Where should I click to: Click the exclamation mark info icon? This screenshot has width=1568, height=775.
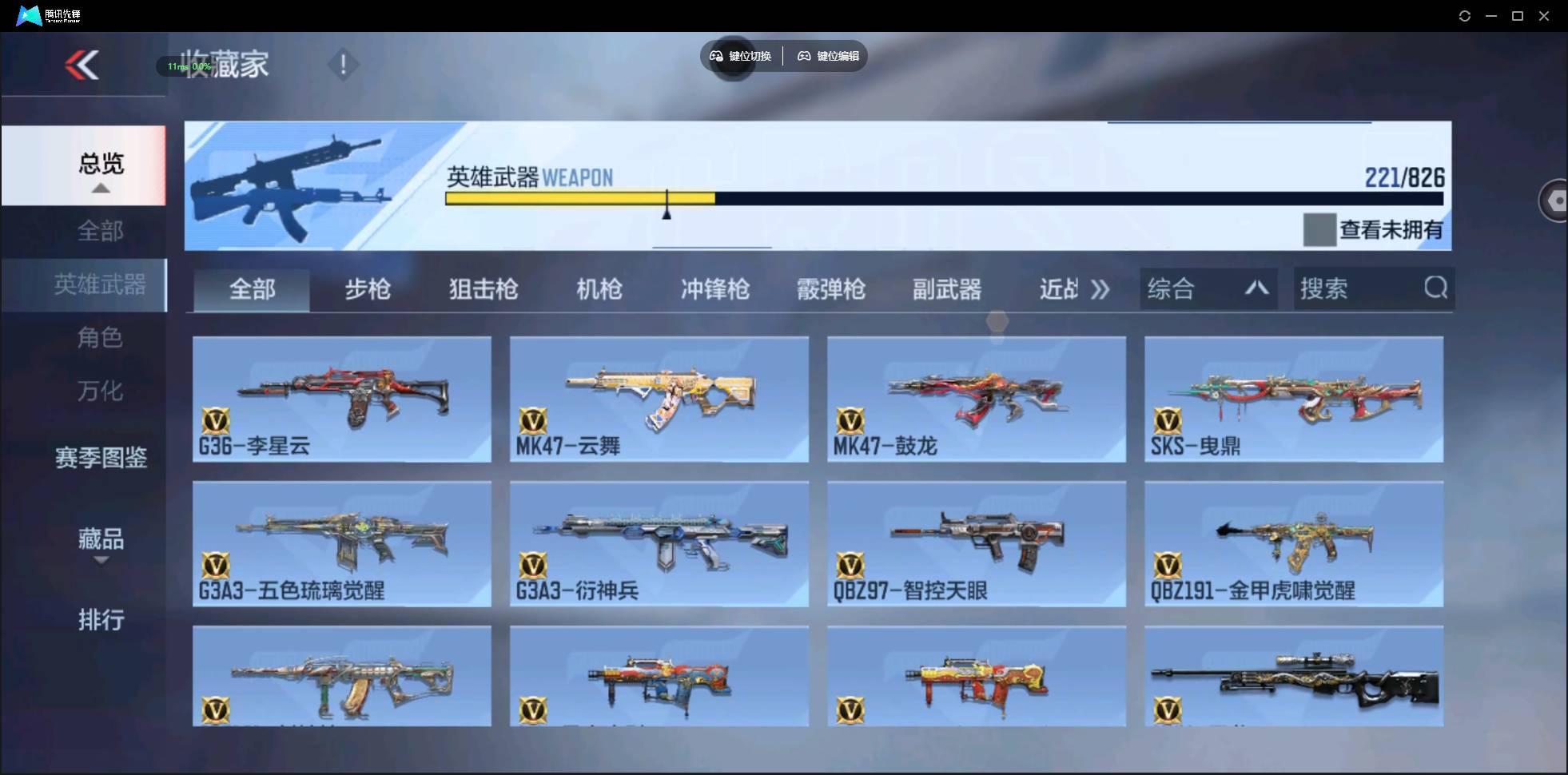(x=343, y=64)
